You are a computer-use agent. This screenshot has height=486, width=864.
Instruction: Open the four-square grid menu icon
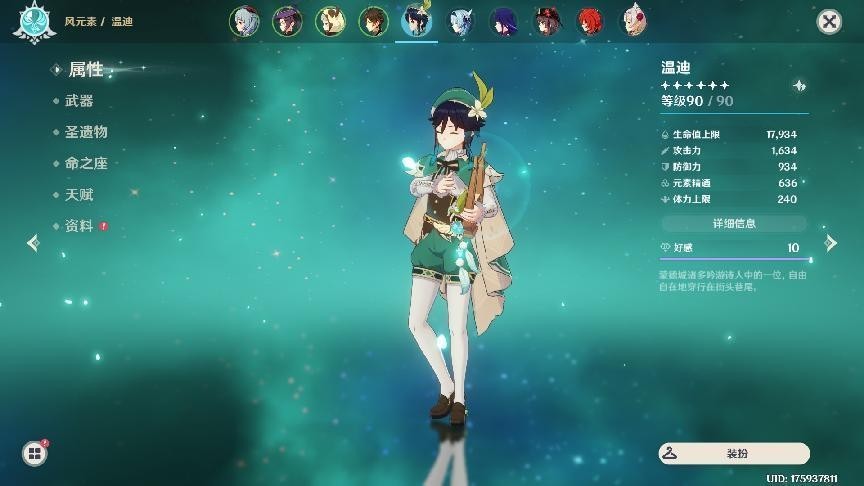click(x=34, y=454)
